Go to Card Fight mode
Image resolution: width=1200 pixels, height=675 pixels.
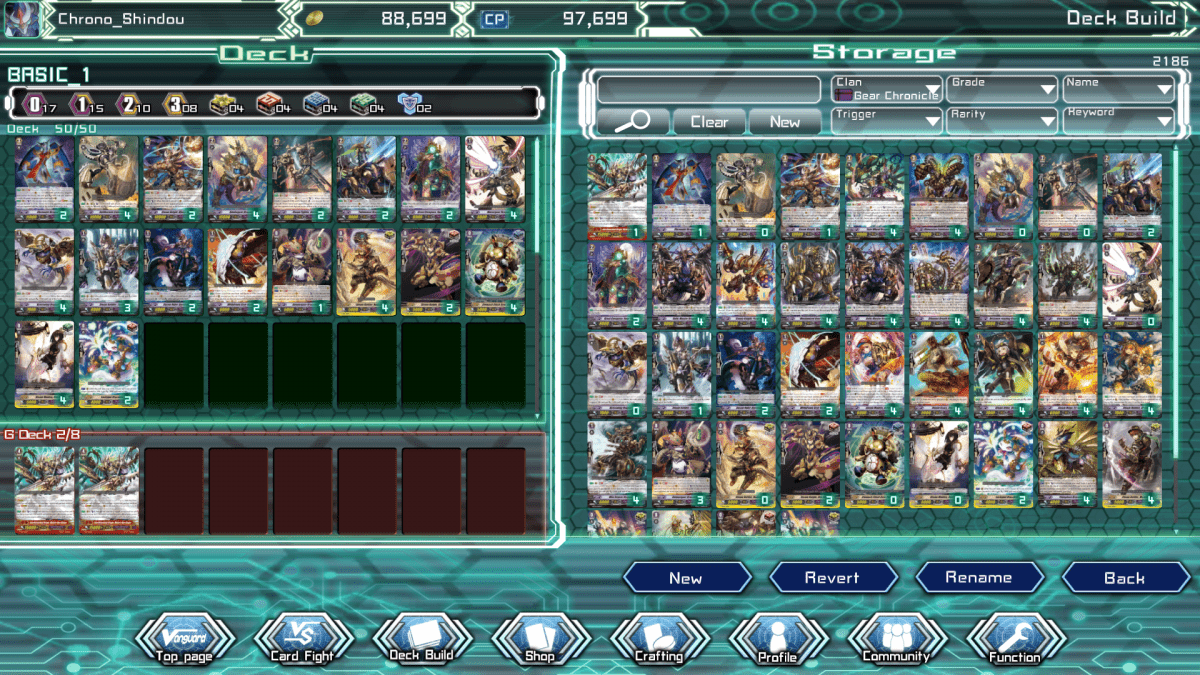pos(303,640)
